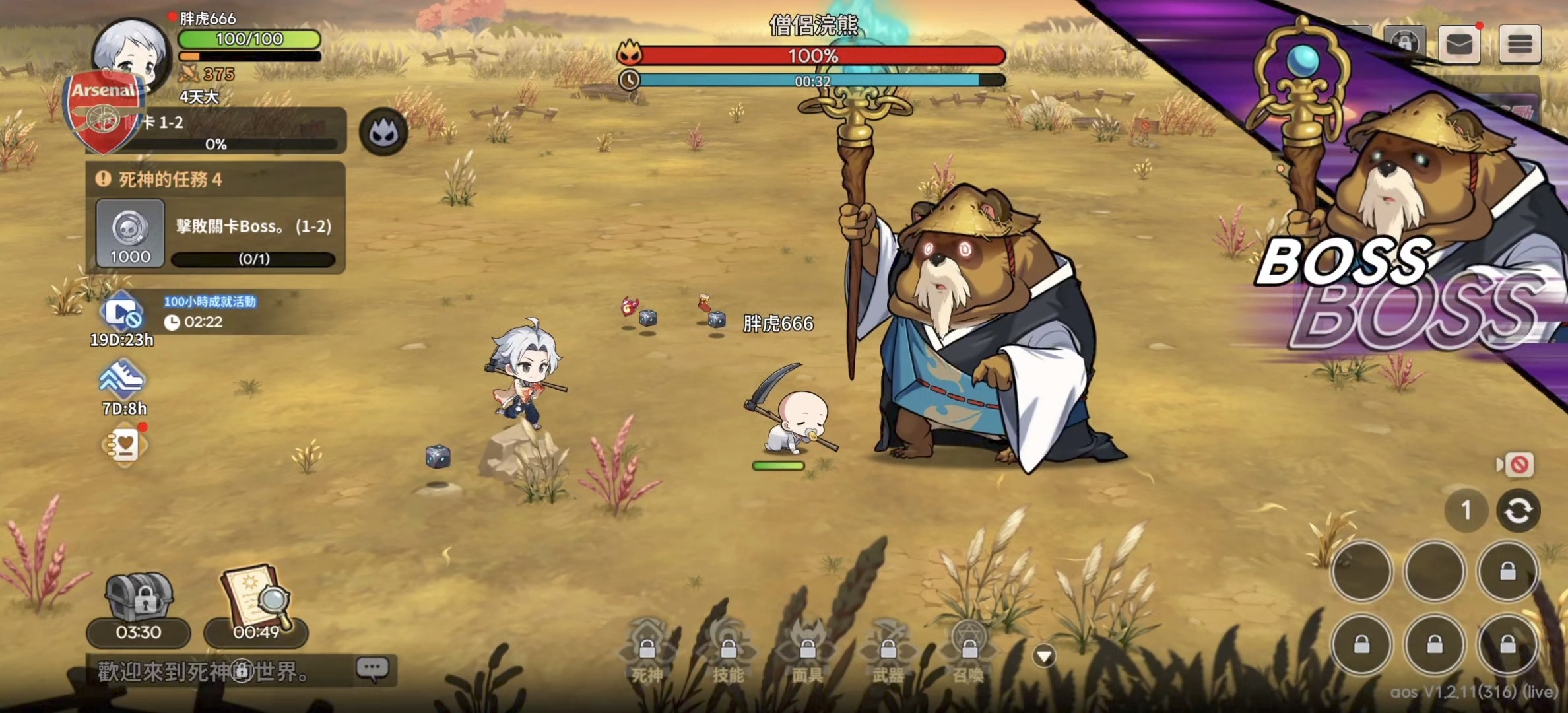Open the hamburger main menu

click(1519, 44)
